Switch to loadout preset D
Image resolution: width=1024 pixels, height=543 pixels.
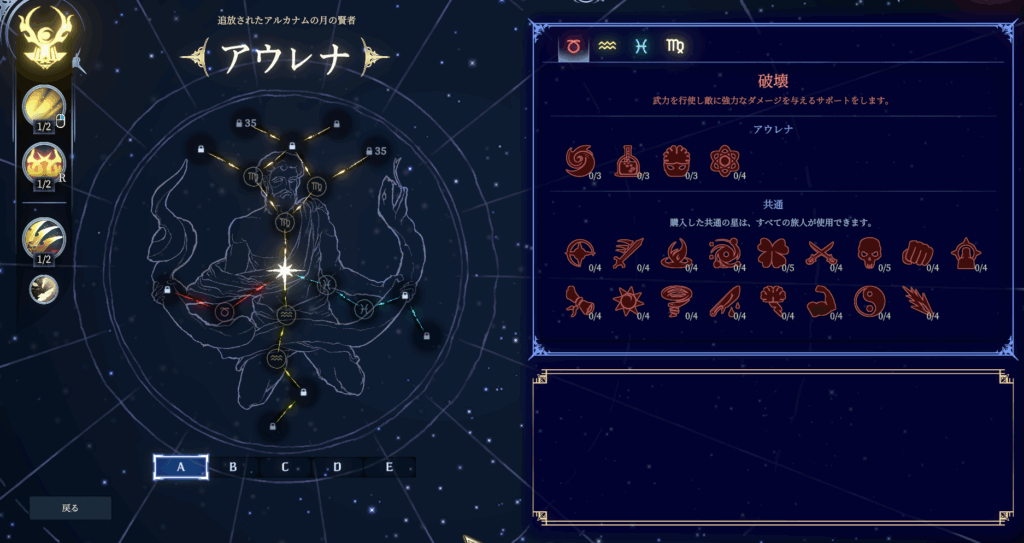[337, 467]
